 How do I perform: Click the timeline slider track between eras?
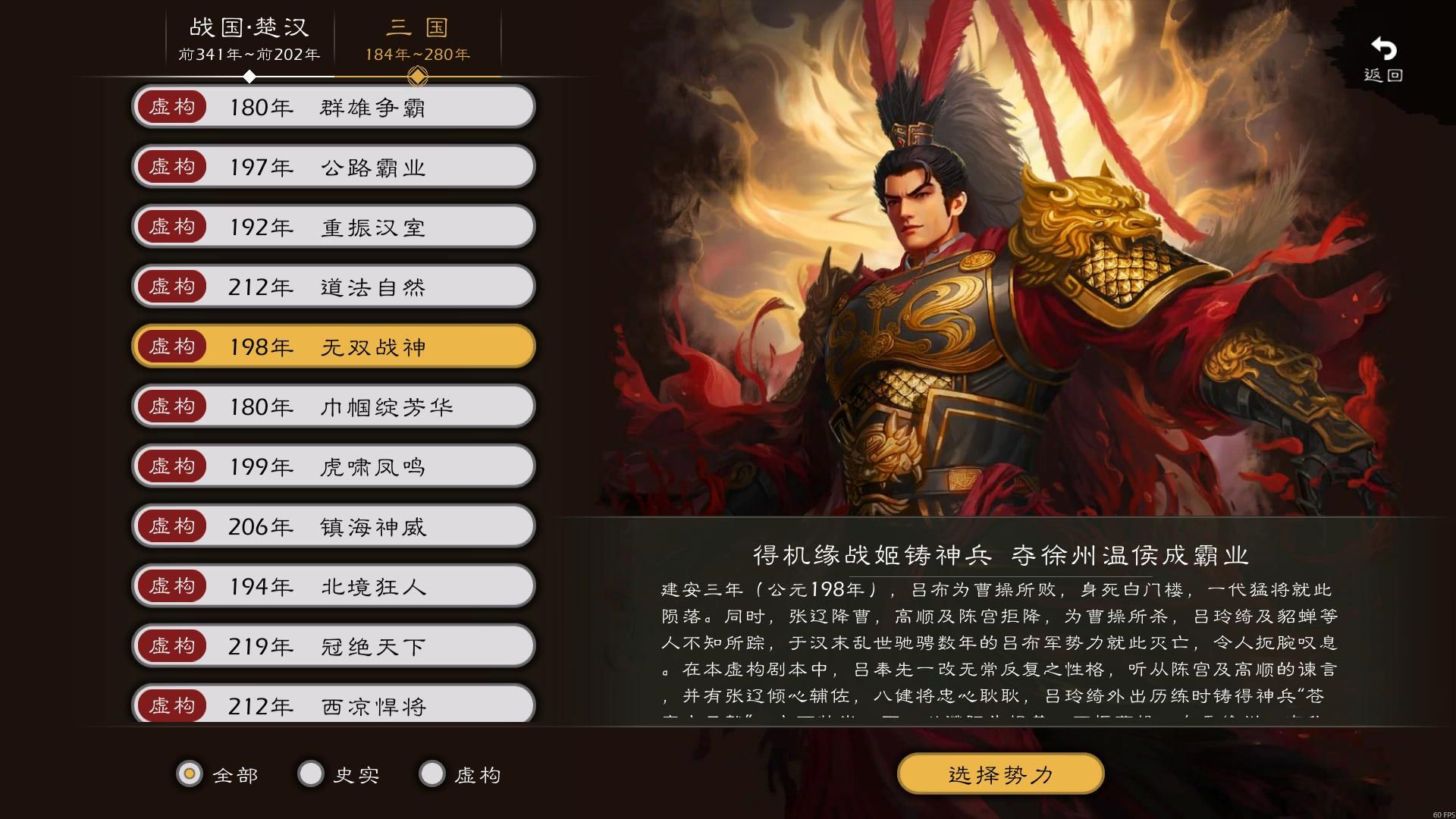[x=334, y=76]
